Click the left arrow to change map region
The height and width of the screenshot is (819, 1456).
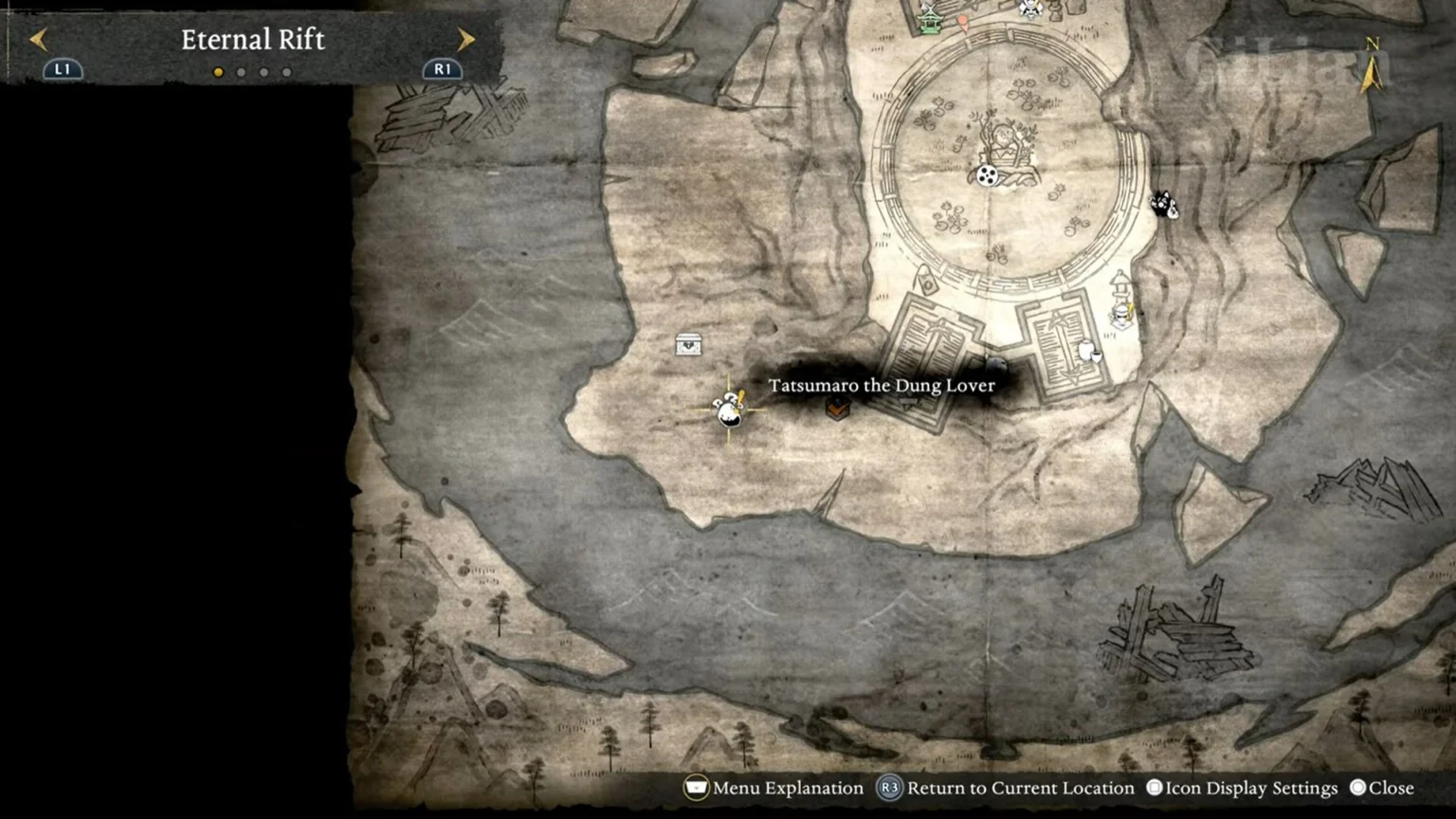click(x=37, y=39)
